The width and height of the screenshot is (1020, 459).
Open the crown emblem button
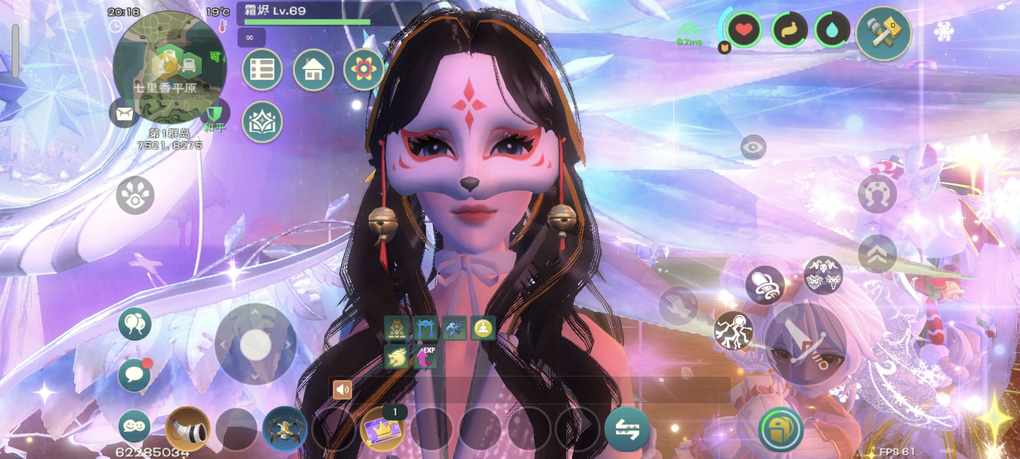click(x=262, y=122)
